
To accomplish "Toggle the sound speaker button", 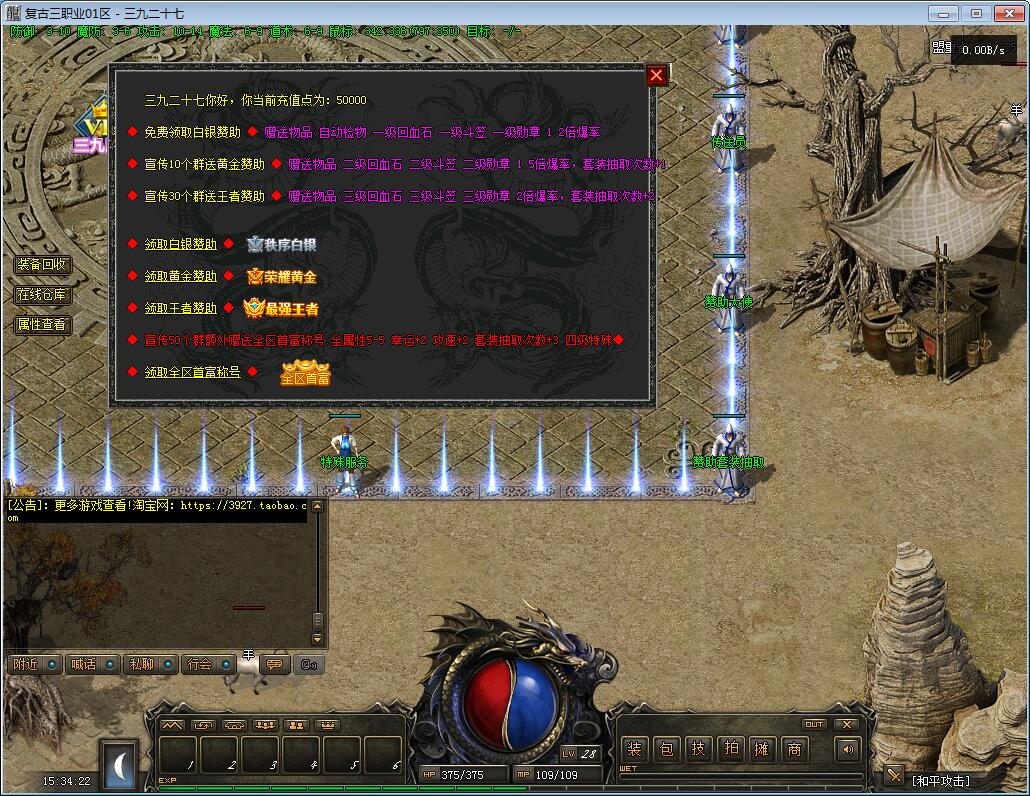I will coord(848,749).
